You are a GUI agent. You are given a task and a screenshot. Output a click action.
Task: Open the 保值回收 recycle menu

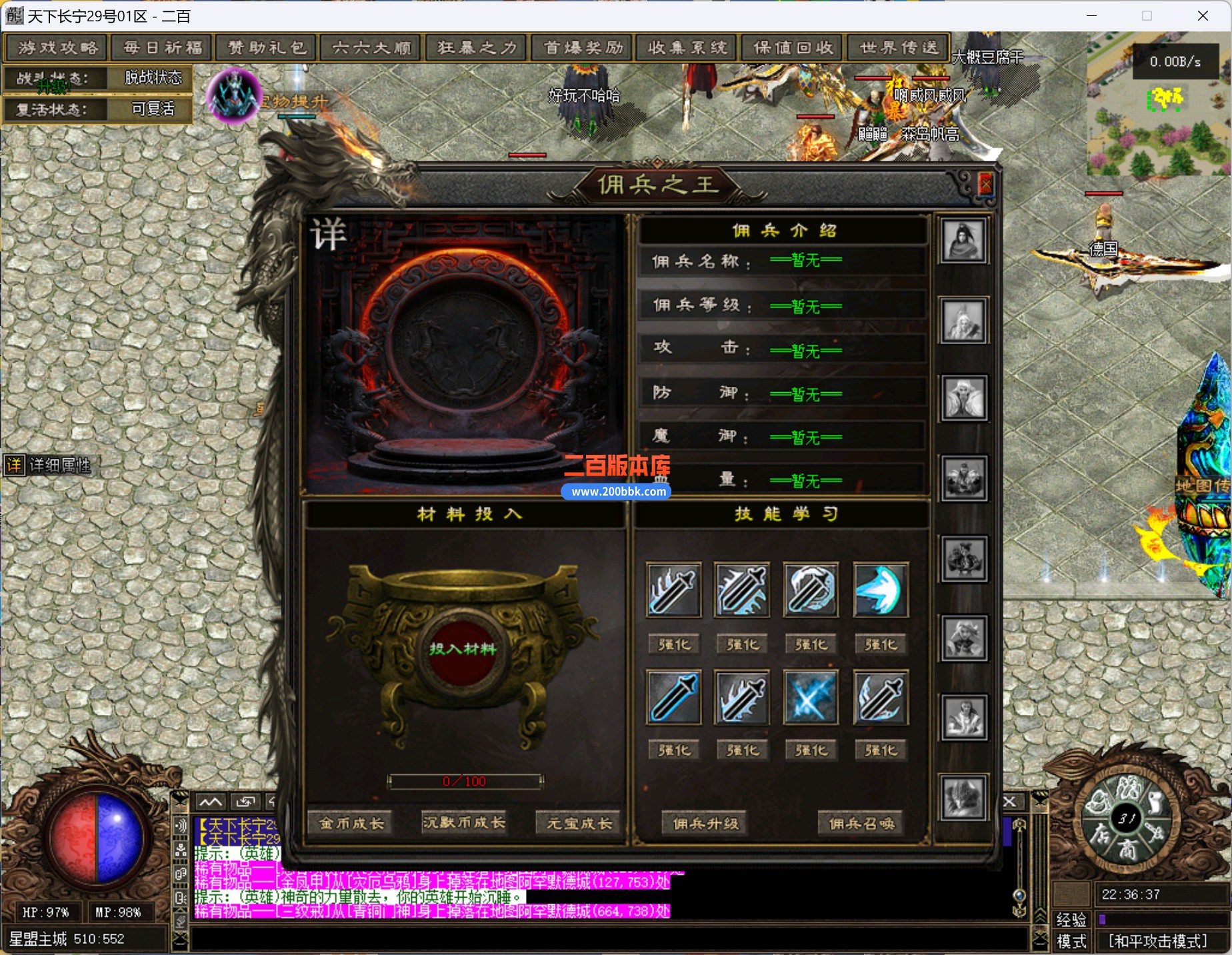(793, 48)
